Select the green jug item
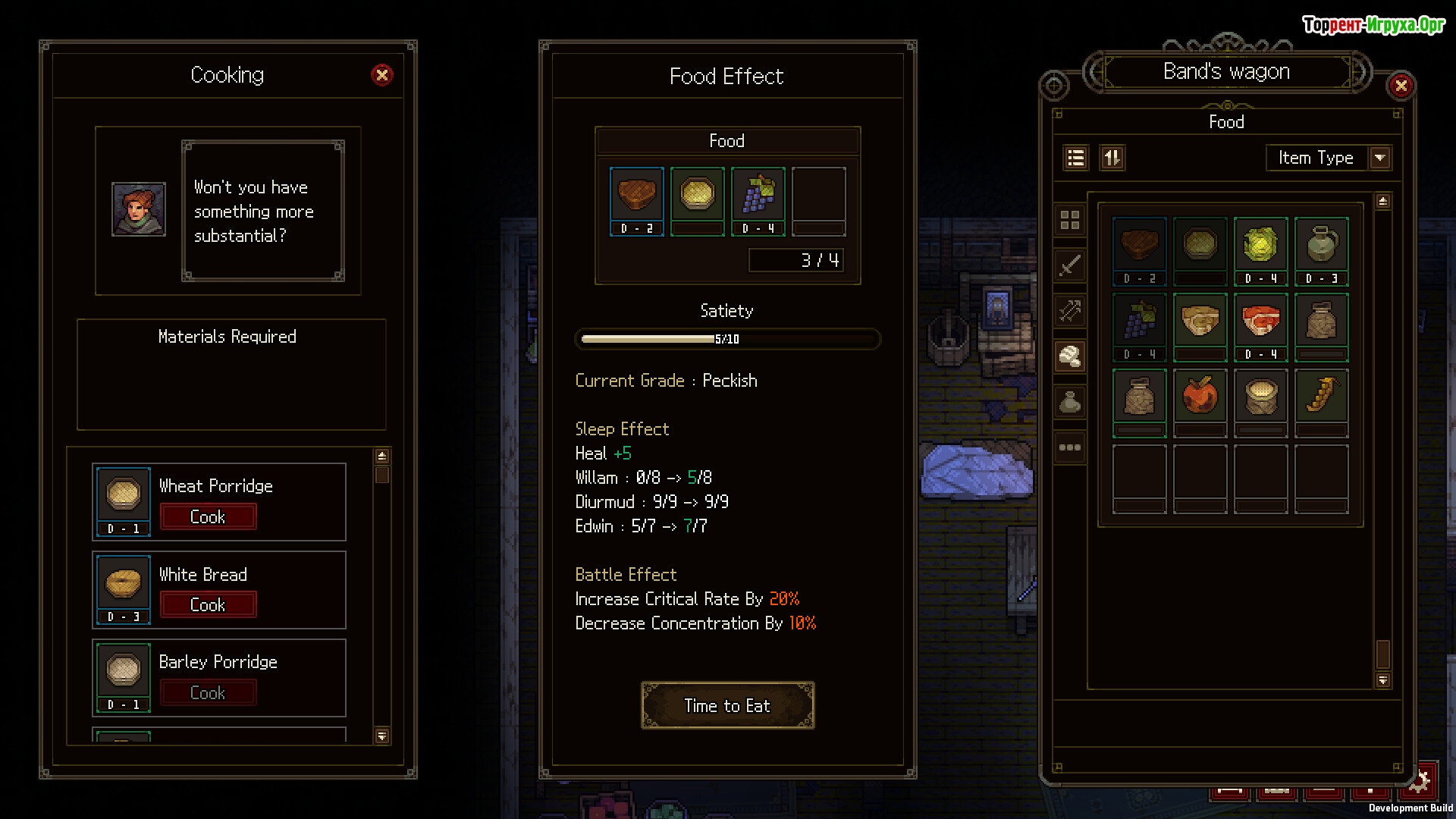 (1321, 246)
